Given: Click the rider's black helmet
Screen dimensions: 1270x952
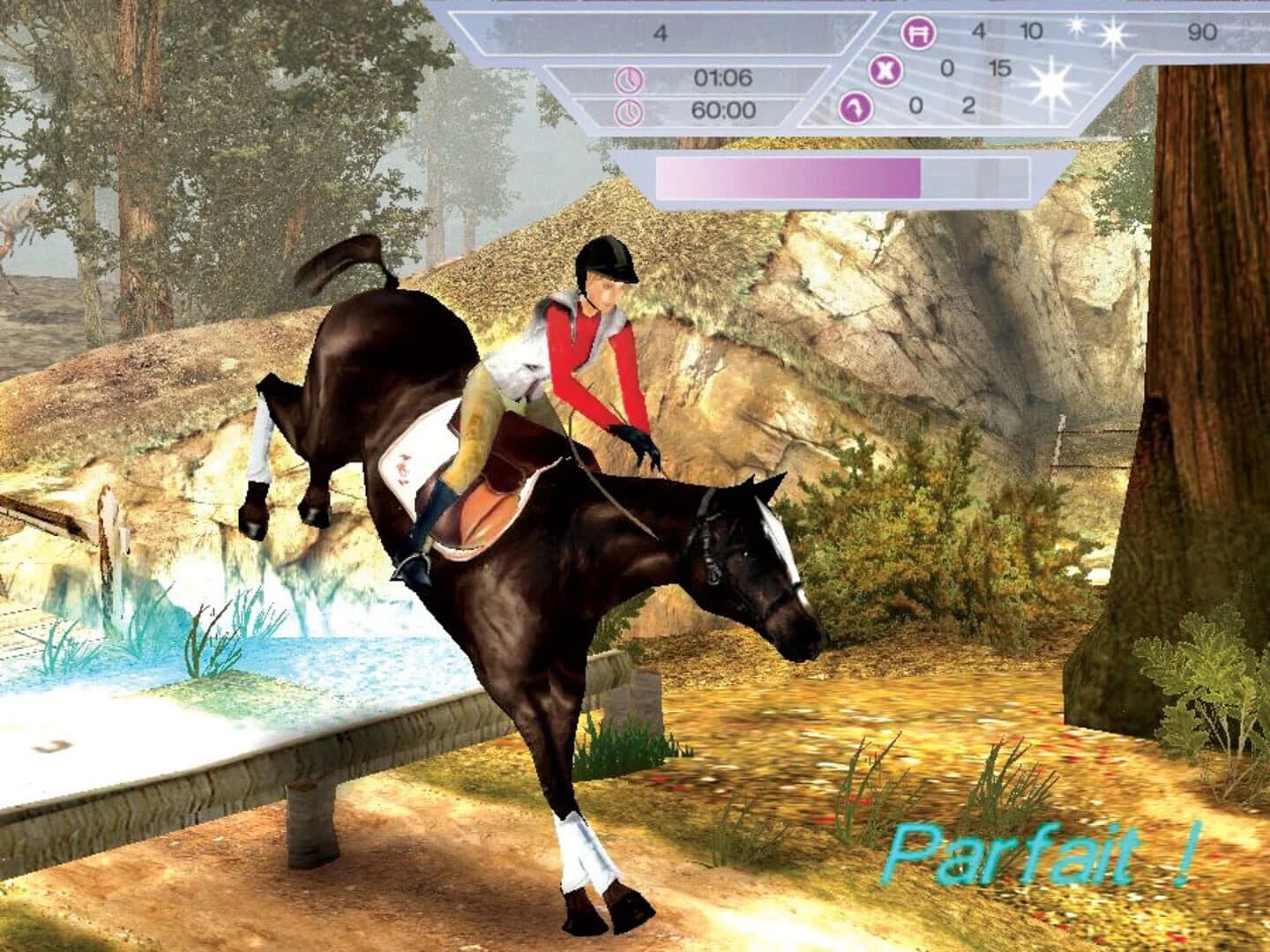Looking at the screenshot, I should (x=609, y=261).
